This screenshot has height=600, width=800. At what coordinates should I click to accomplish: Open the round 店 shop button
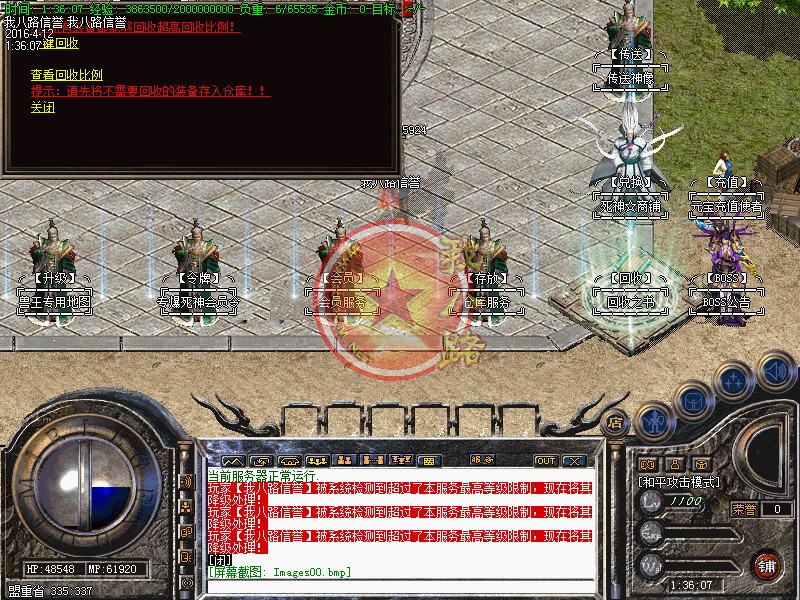coord(617,423)
